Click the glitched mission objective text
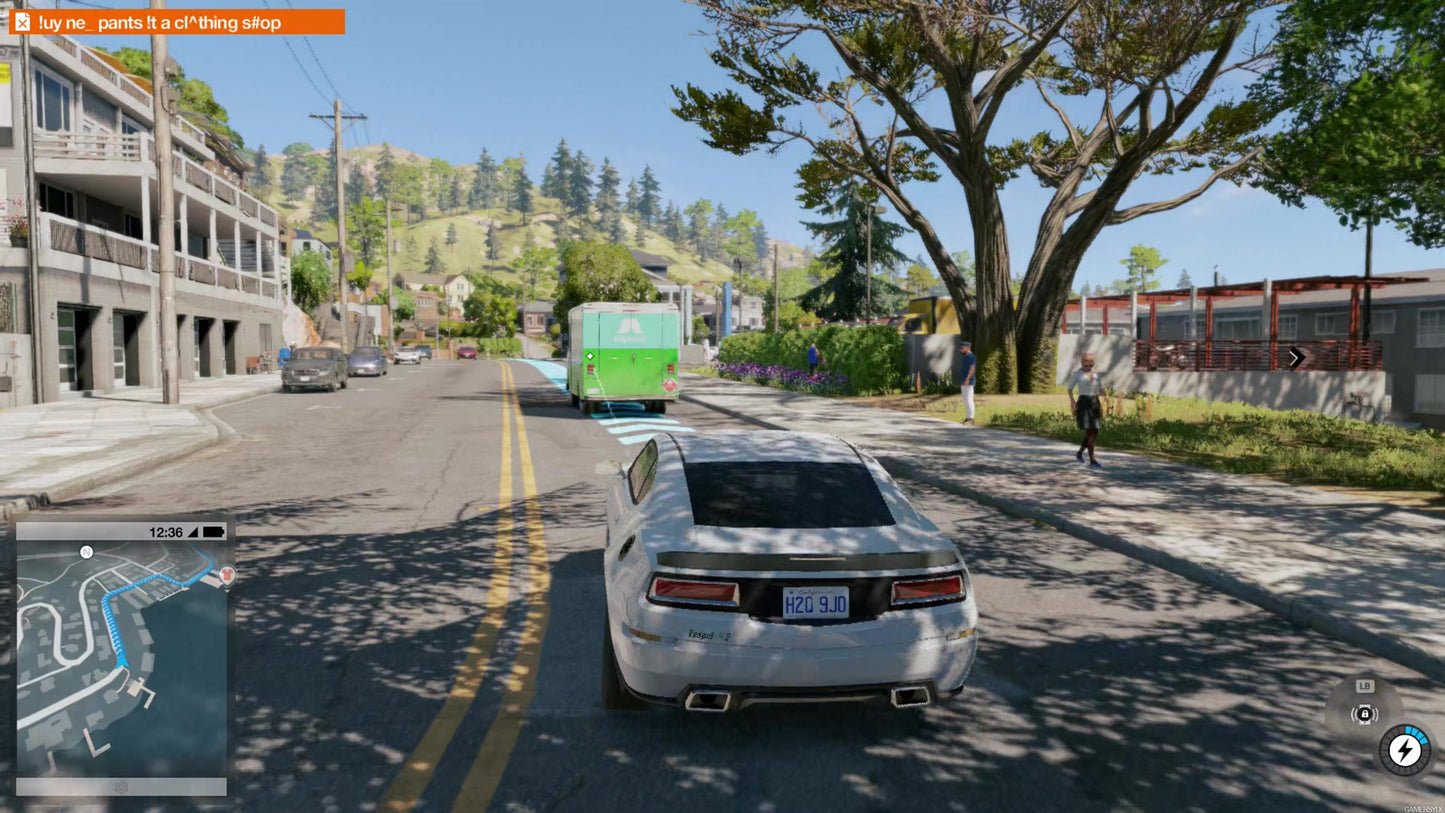 click(160, 20)
